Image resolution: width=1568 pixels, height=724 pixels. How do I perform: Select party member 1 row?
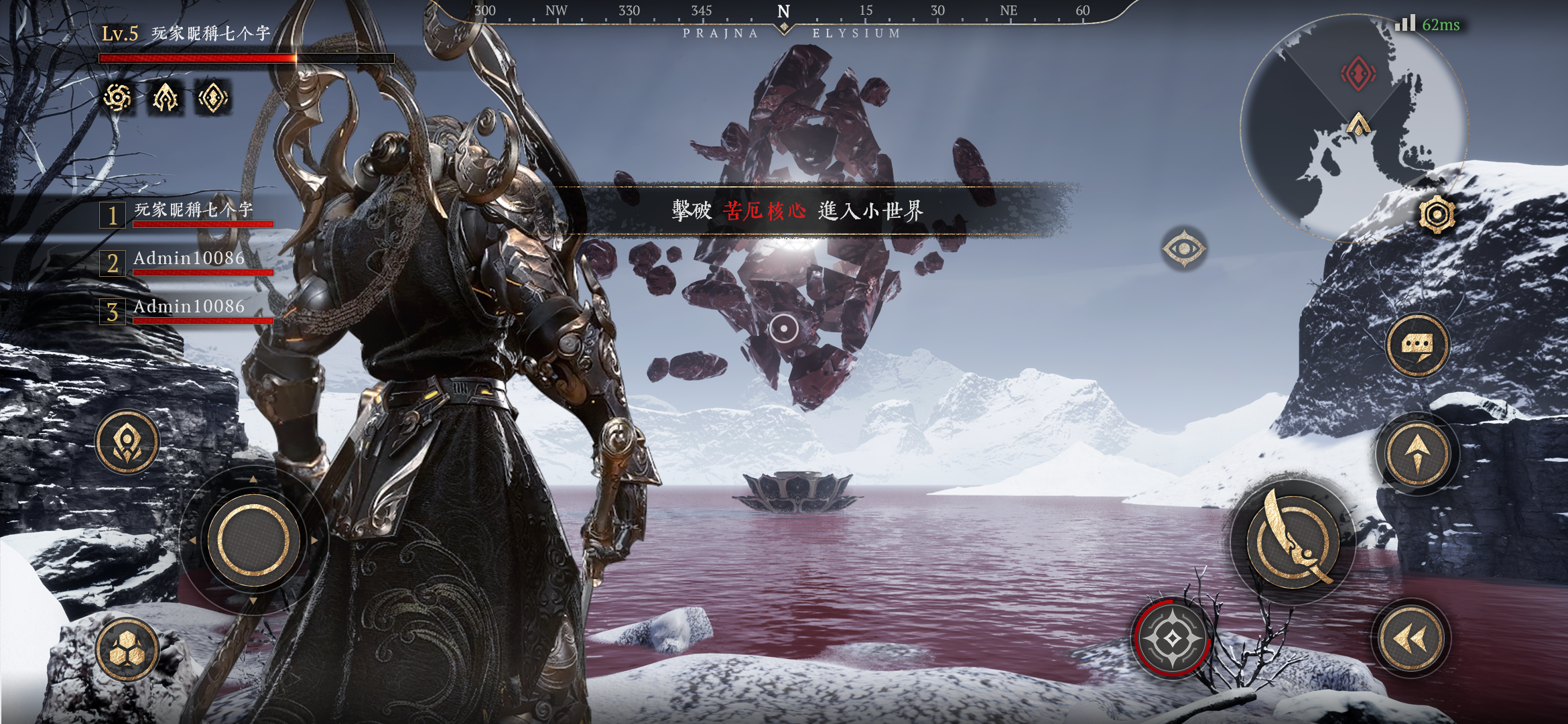pos(188,215)
